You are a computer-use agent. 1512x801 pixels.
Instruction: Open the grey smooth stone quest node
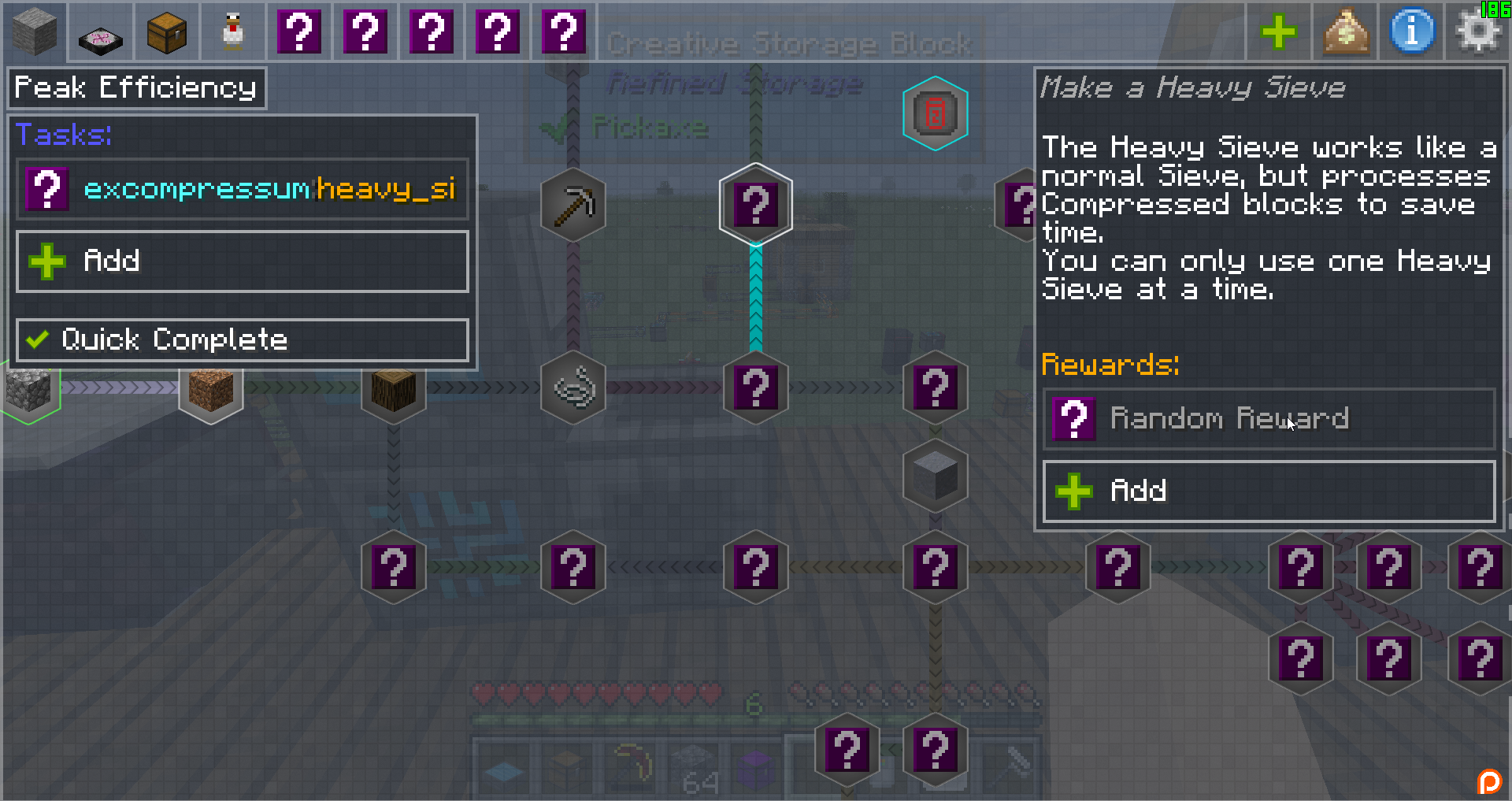[x=935, y=477]
